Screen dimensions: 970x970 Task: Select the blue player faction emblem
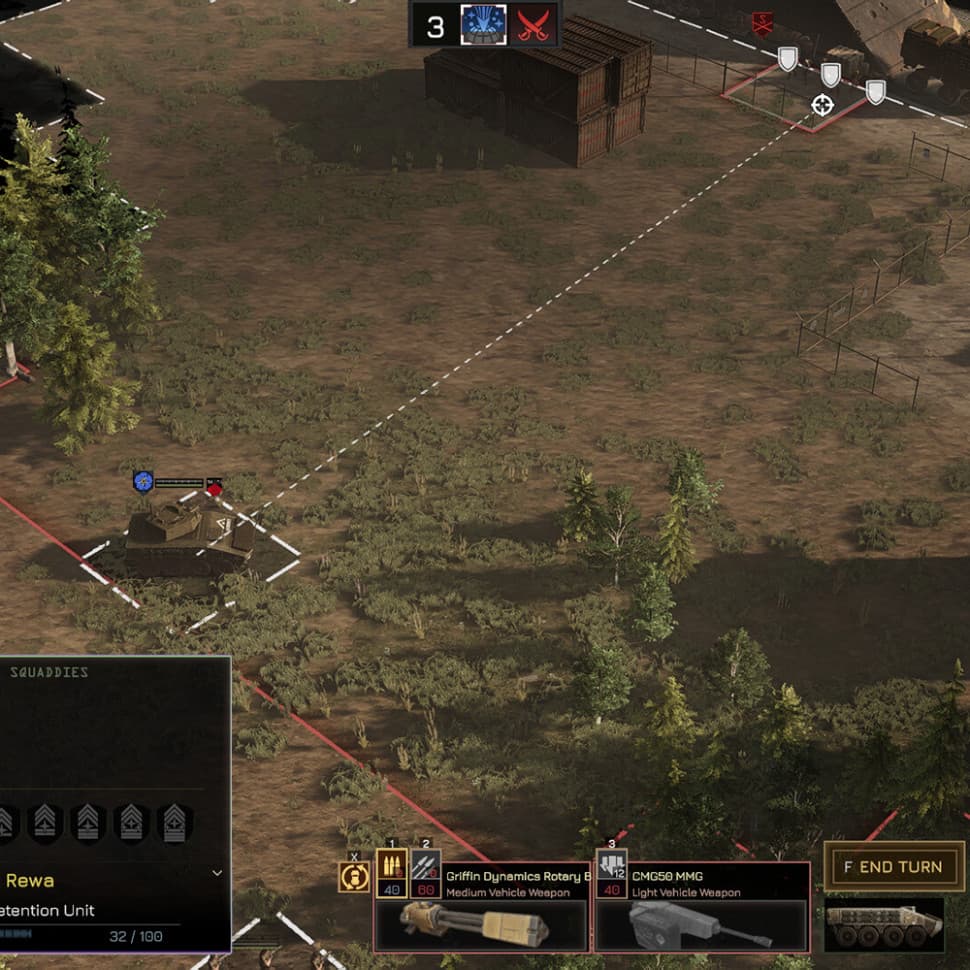coord(483,25)
